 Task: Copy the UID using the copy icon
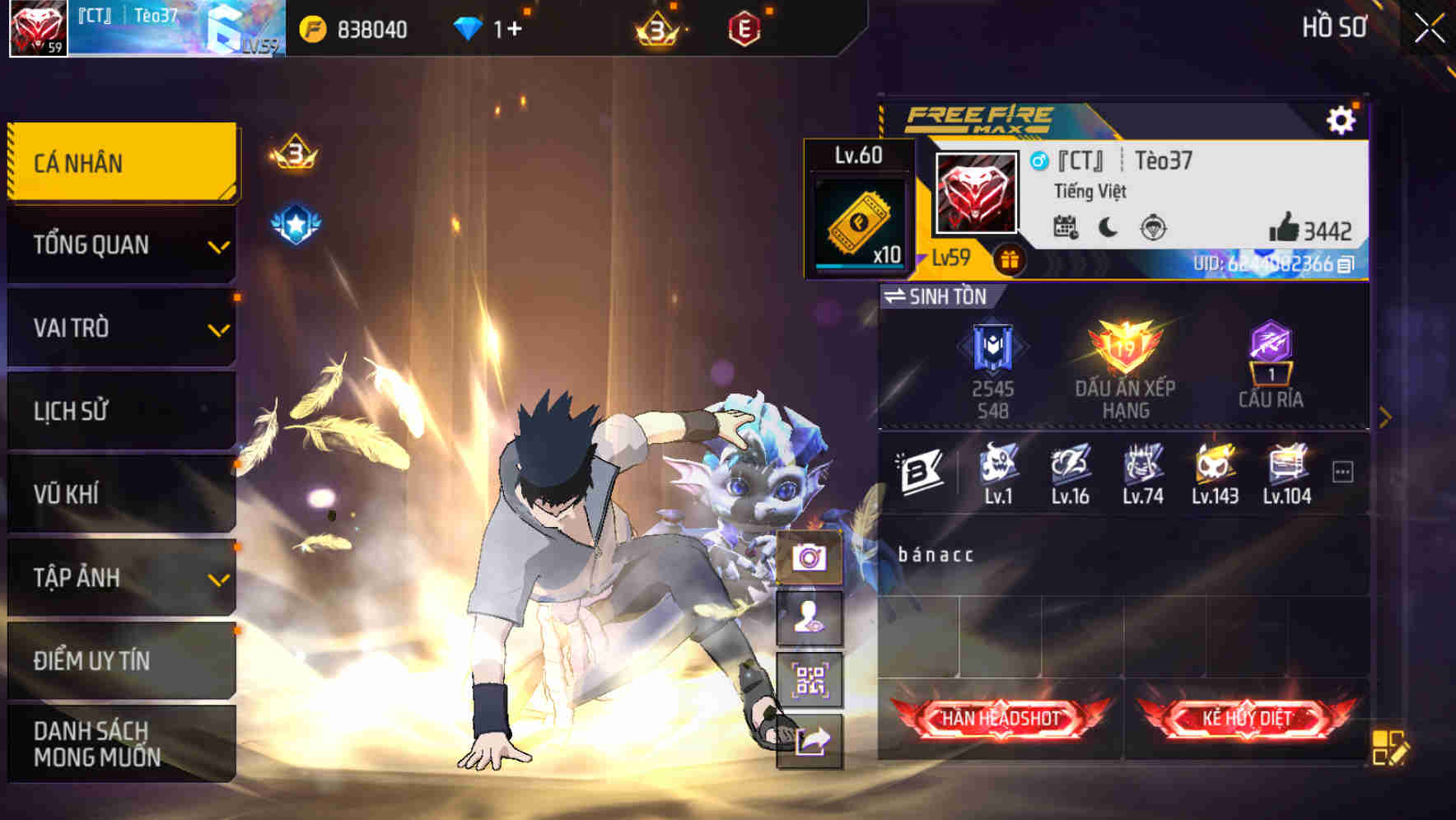[x=1347, y=263]
